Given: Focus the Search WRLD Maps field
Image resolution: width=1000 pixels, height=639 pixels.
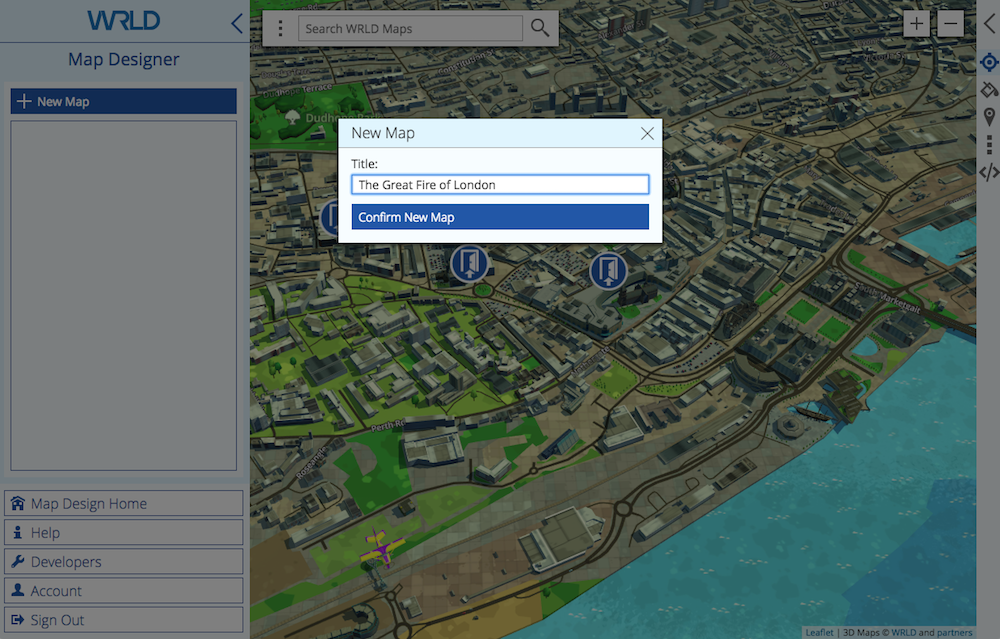Looking at the screenshot, I should tap(410, 28).
